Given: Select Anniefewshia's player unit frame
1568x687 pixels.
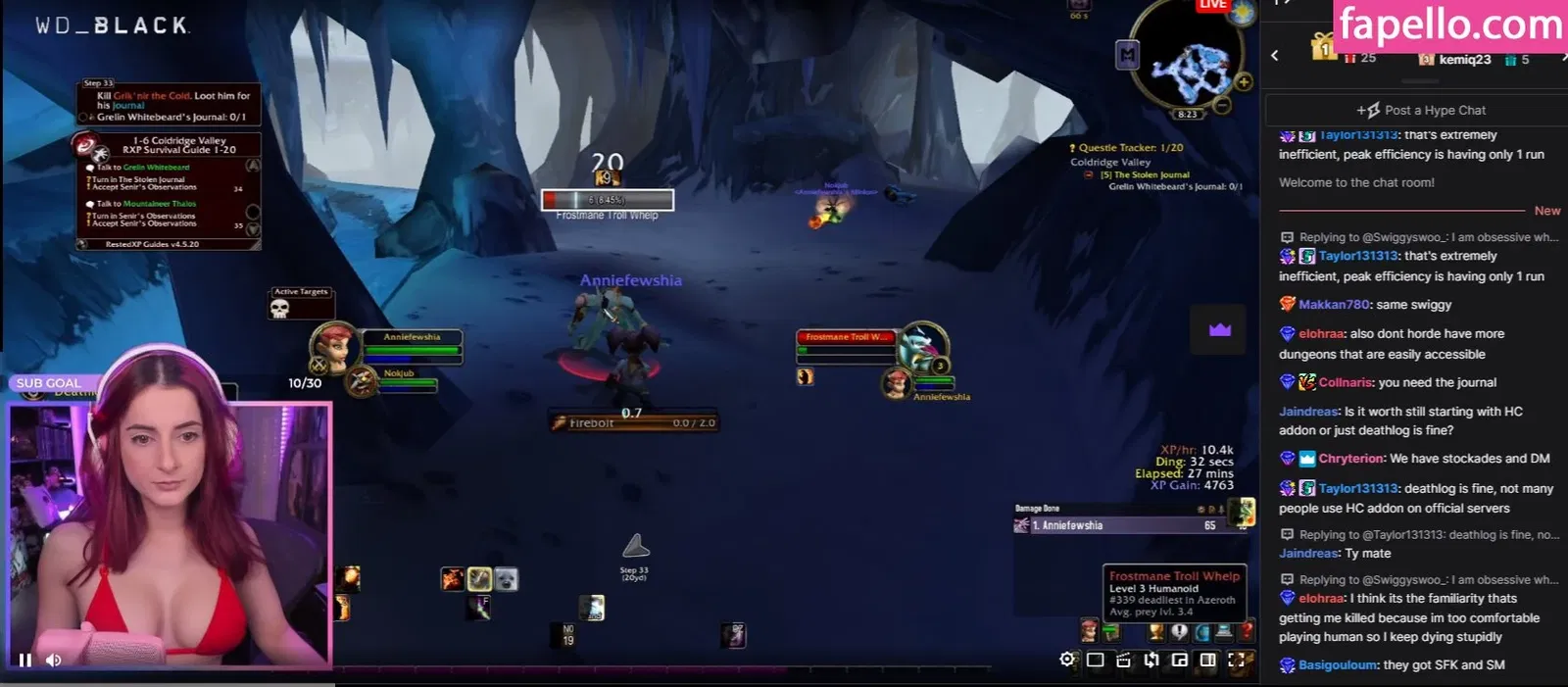Looking at the screenshot, I should click(x=412, y=343).
